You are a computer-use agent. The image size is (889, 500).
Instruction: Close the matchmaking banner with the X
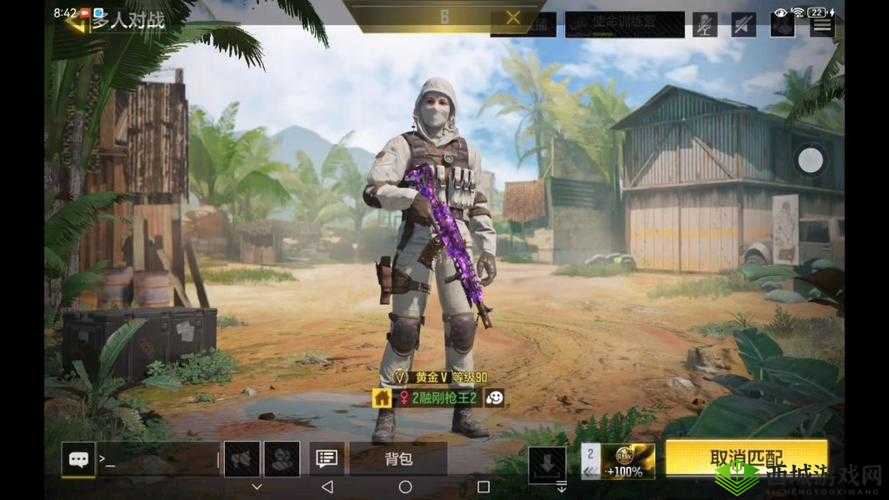click(513, 17)
